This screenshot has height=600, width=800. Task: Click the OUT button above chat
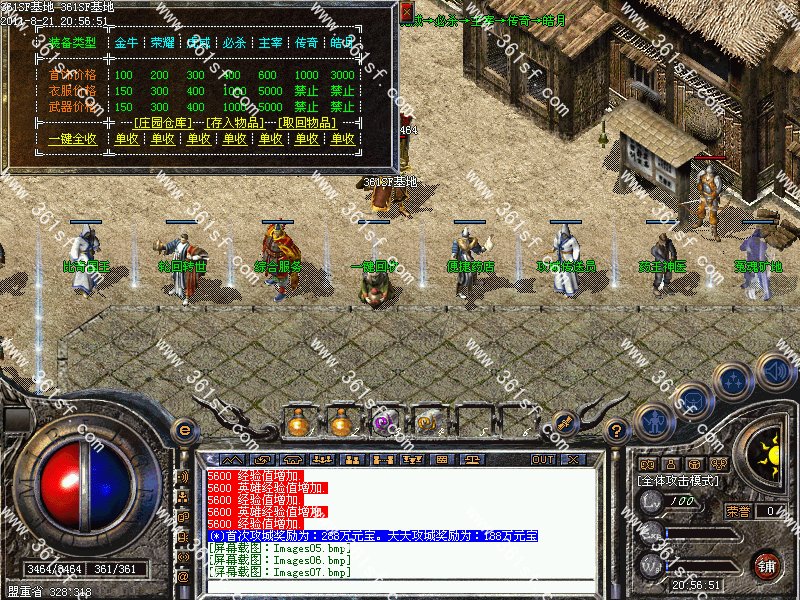(x=542, y=459)
